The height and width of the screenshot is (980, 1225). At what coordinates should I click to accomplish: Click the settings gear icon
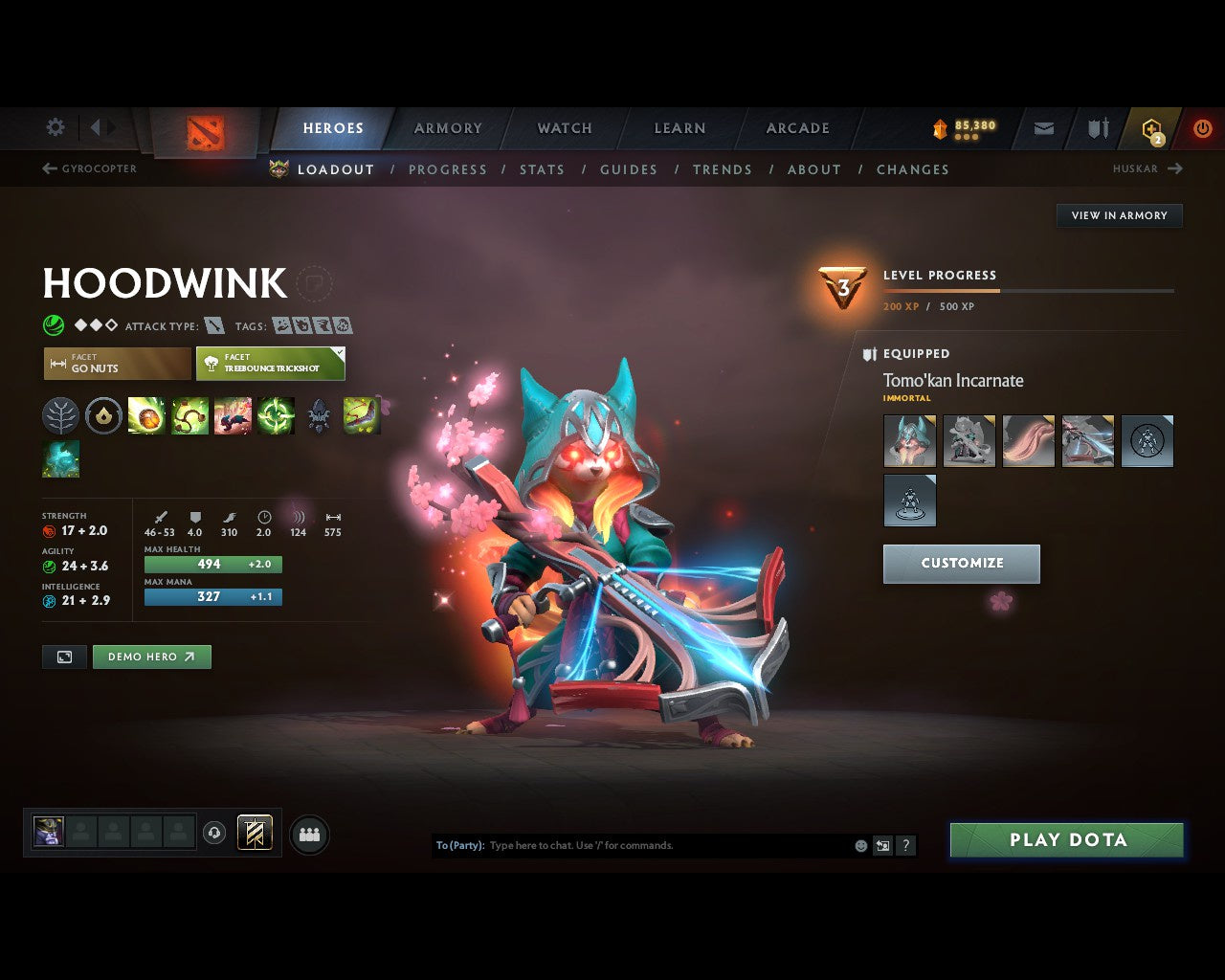[x=55, y=127]
